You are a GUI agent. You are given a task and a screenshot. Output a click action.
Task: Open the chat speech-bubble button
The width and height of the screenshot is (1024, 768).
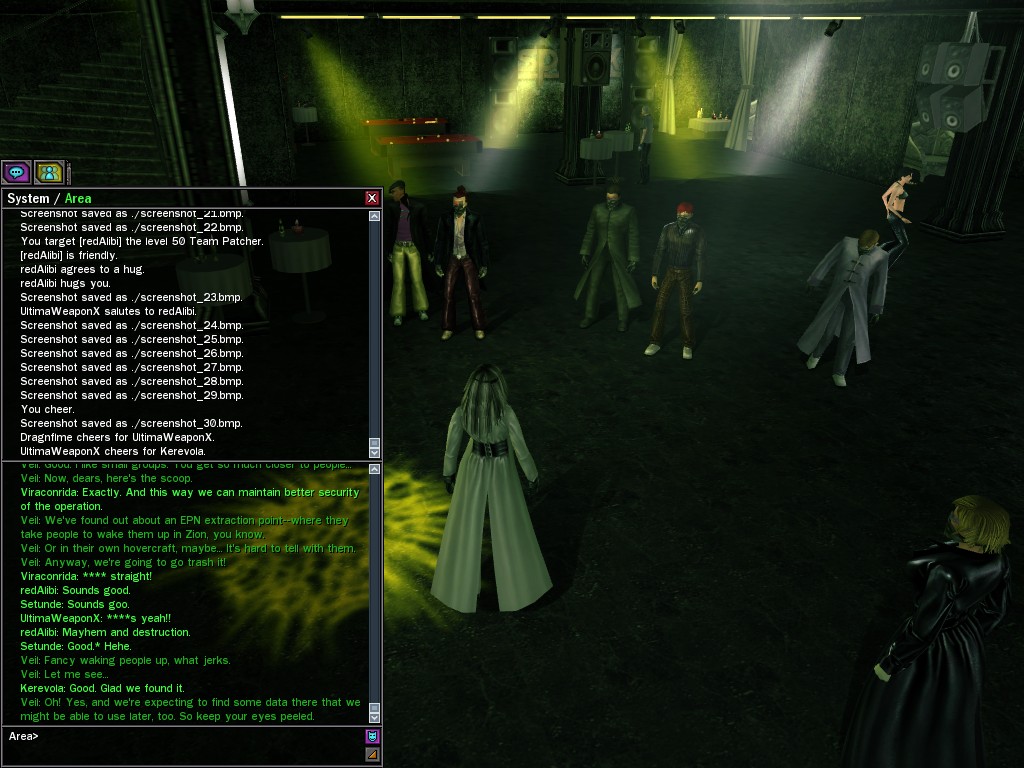16,172
